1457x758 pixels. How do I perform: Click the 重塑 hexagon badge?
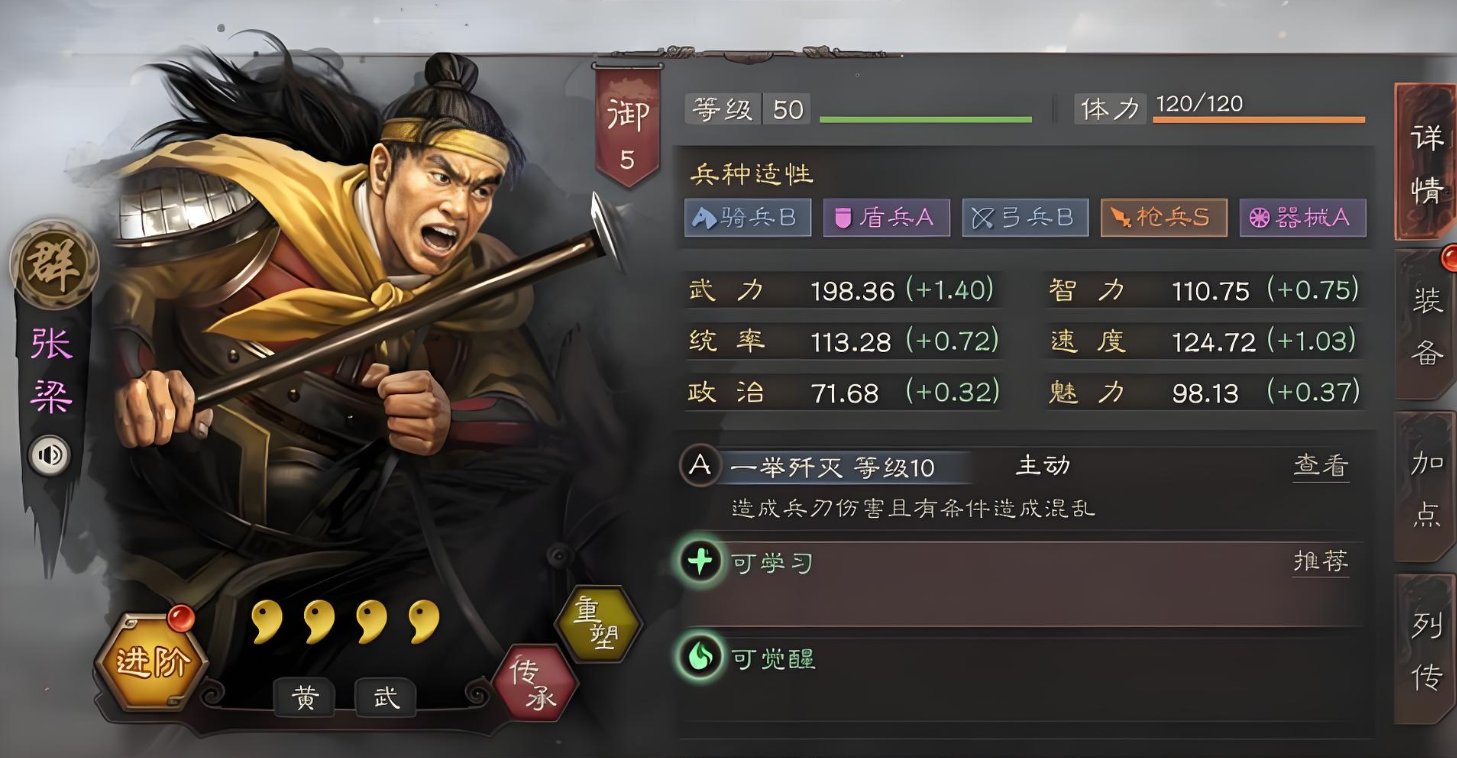click(600, 623)
